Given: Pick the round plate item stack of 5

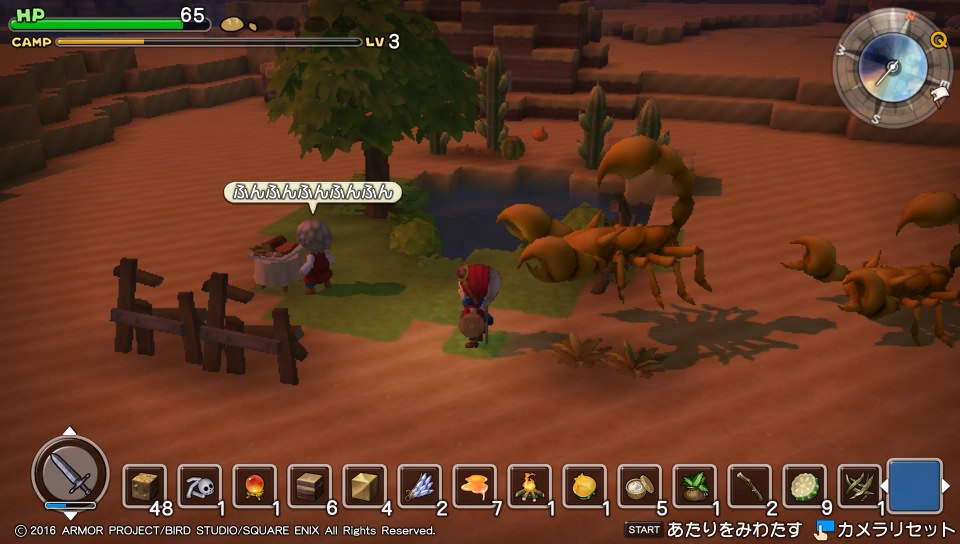Looking at the screenshot, I should [639, 486].
